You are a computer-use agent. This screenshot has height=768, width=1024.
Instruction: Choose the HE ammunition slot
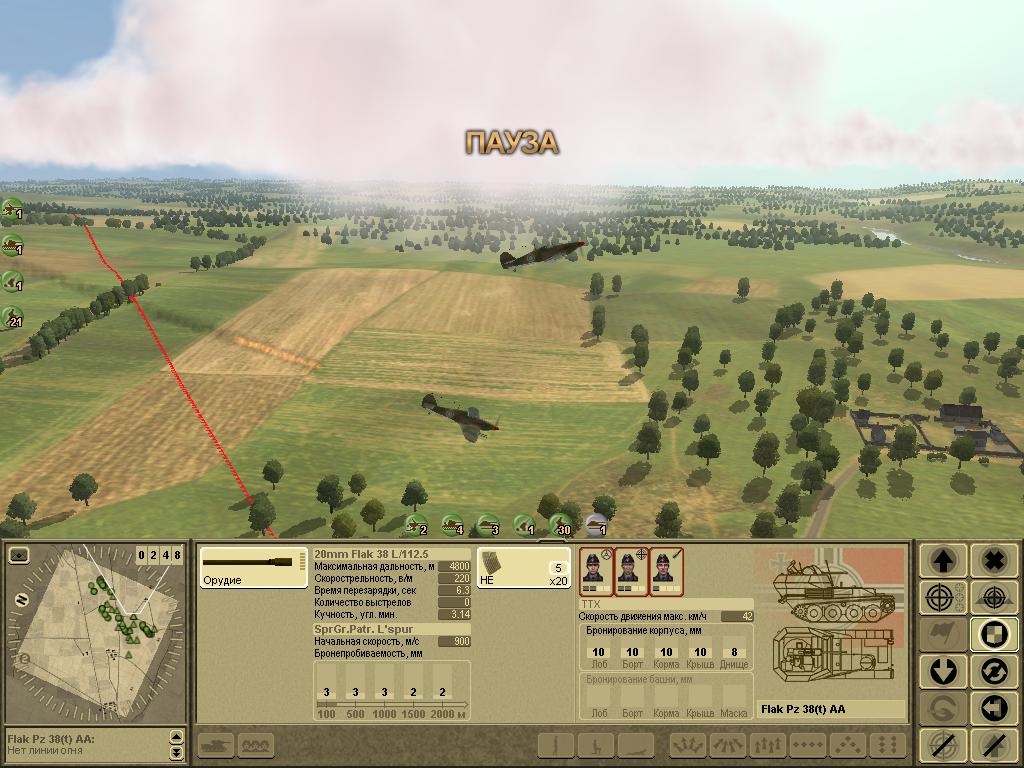523,567
